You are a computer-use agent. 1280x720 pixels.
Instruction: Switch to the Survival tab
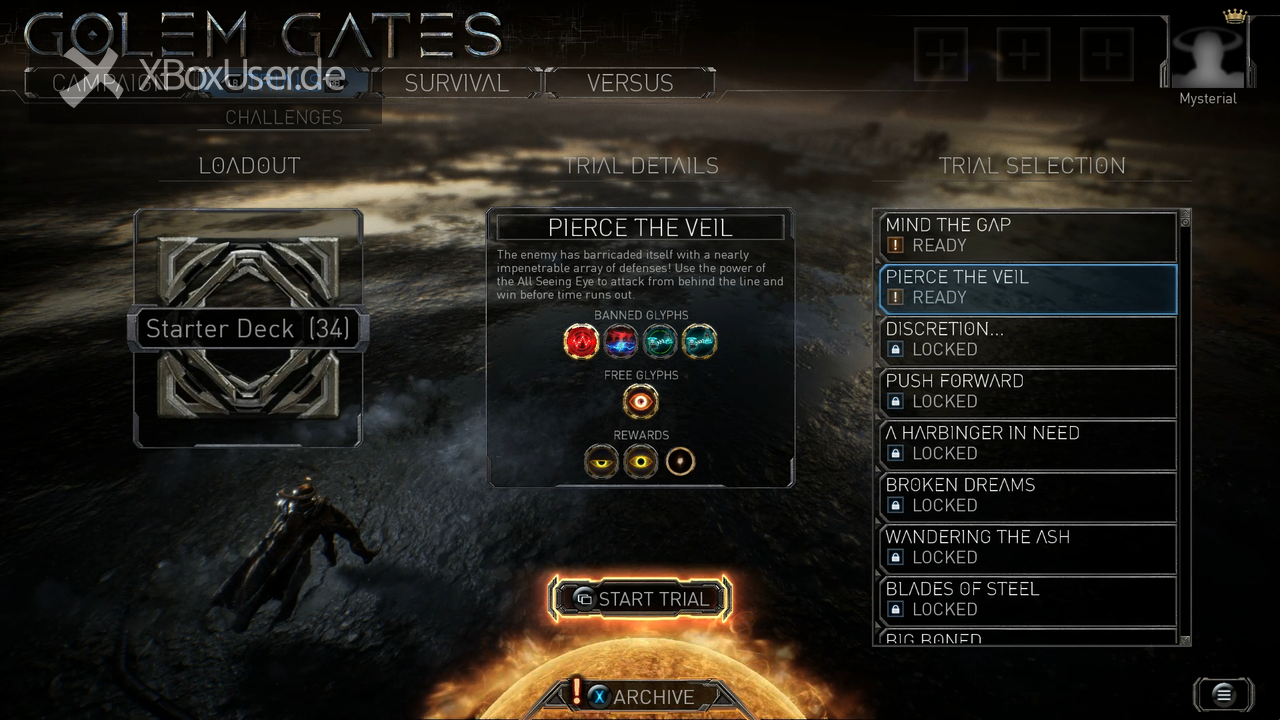pos(456,83)
